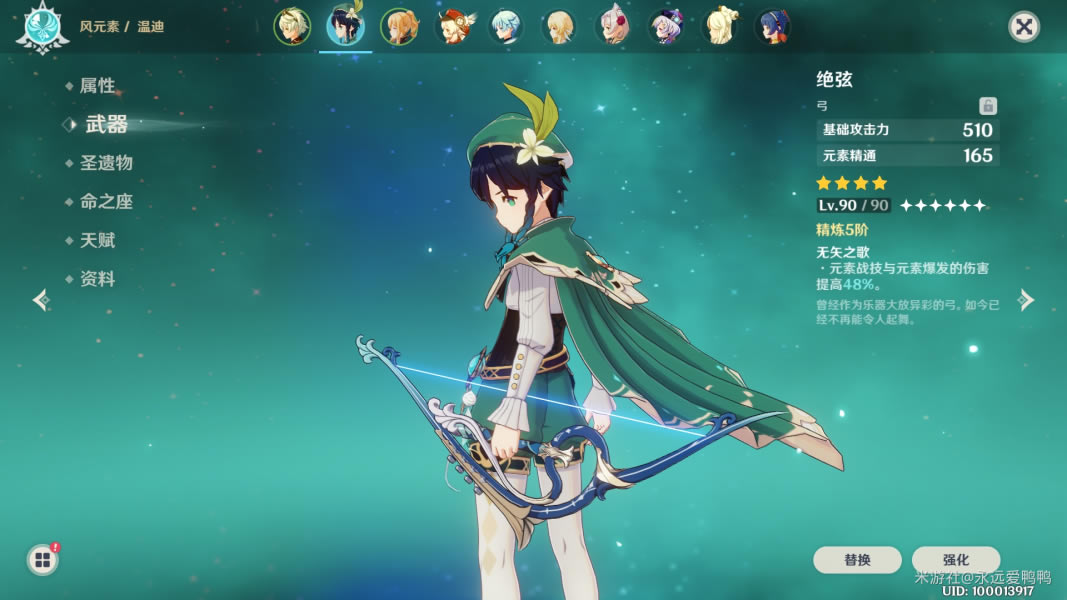Go to the next character with the right arrow
This screenshot has height=600, width=1067.
pos(1026,300)
